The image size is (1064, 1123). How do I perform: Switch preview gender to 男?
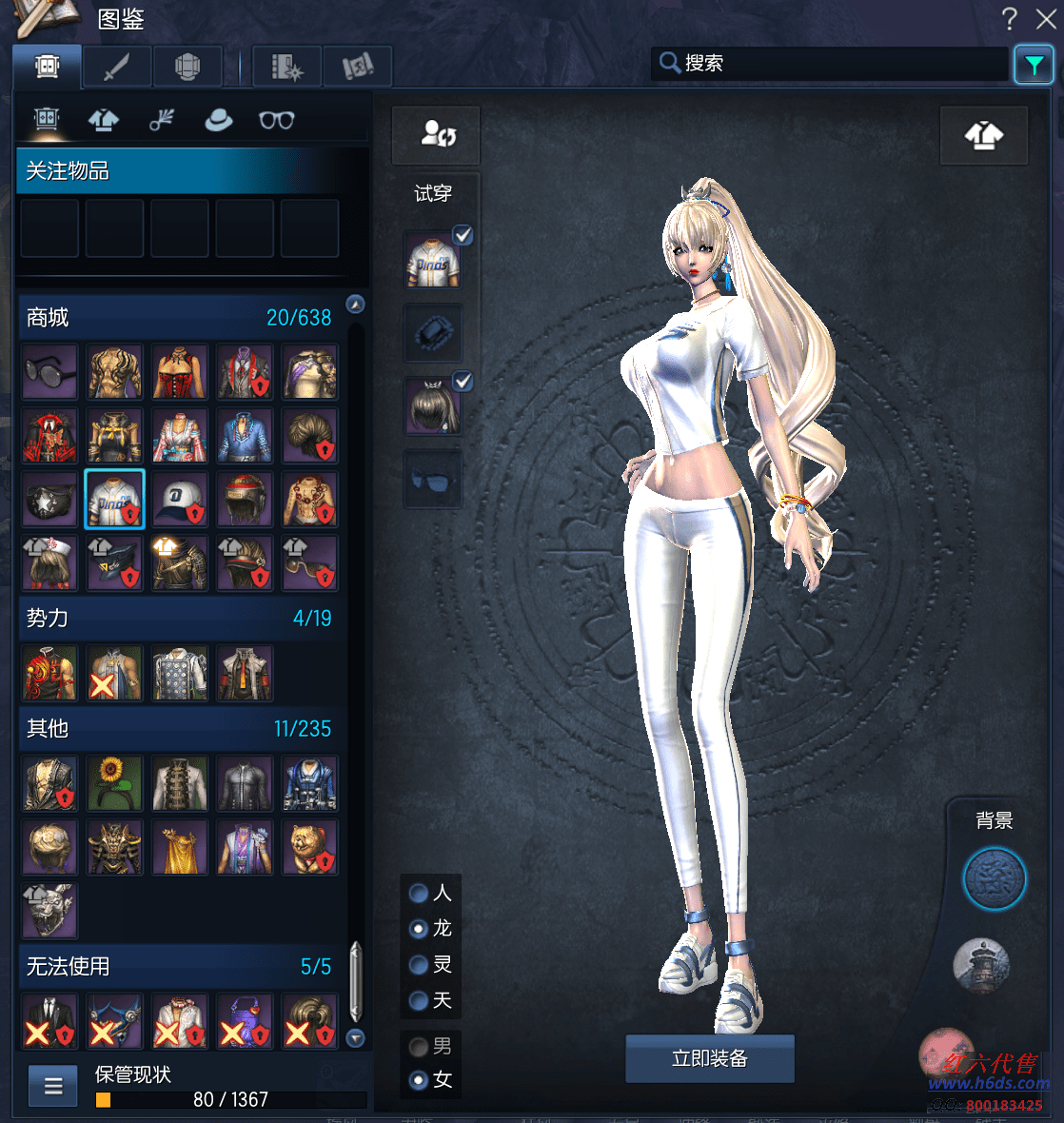418,1047
